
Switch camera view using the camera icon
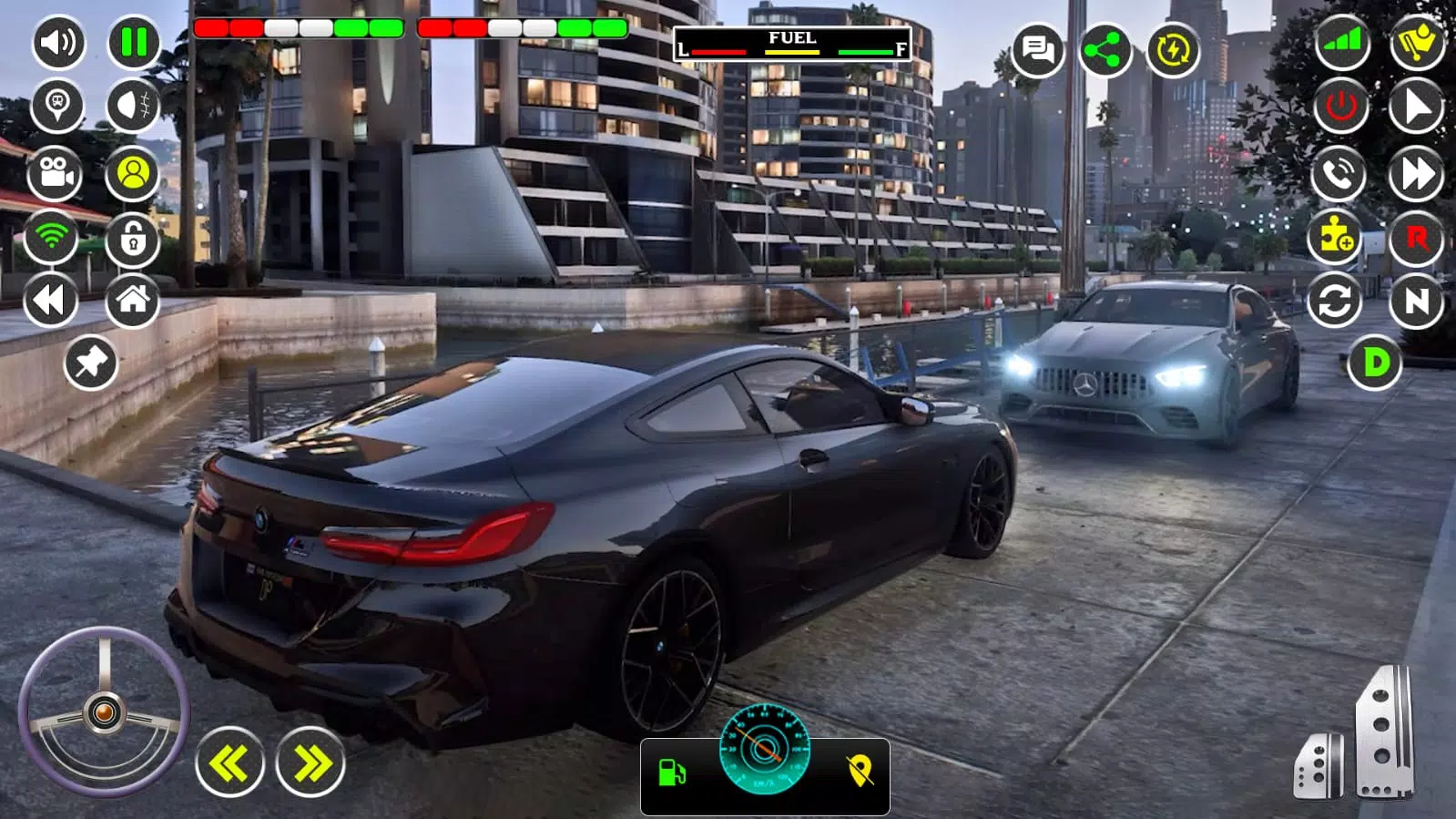tap(56, 173)
